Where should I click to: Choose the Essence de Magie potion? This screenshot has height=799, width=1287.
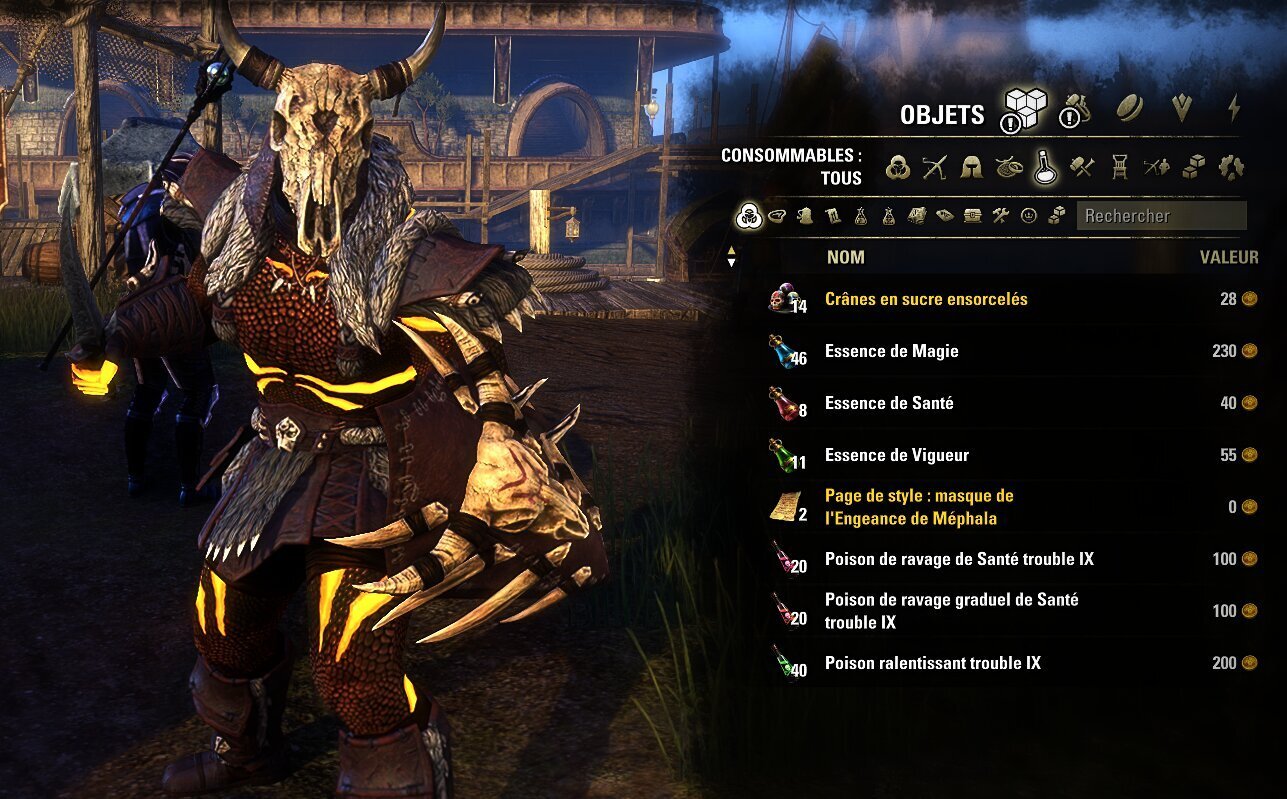891,351
